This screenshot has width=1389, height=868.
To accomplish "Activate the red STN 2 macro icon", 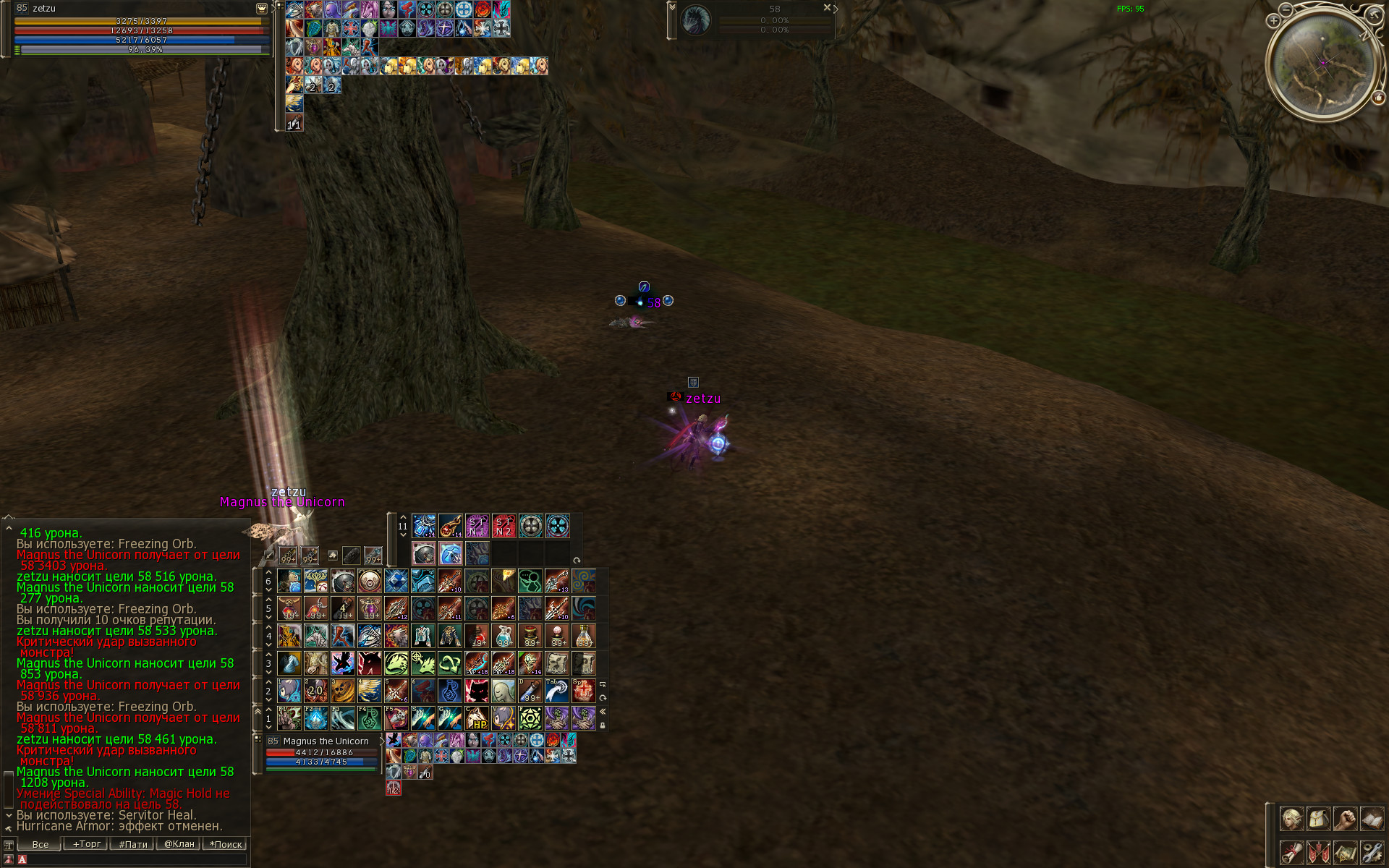I will click(x=504, y=526).
